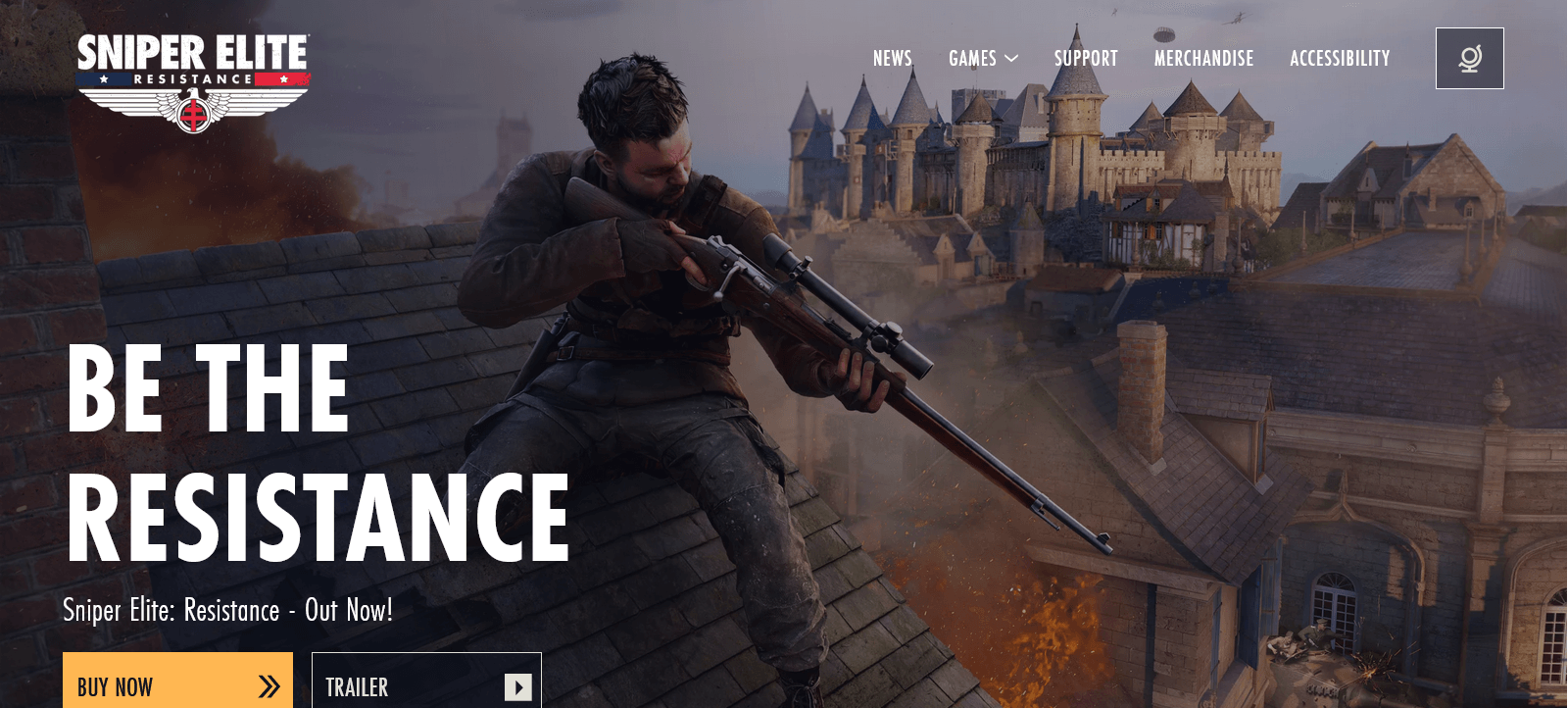Open the ACCESSIBILITY page
The width and height of the screenshot is (1568, 708).
(x=1340, y=58)
